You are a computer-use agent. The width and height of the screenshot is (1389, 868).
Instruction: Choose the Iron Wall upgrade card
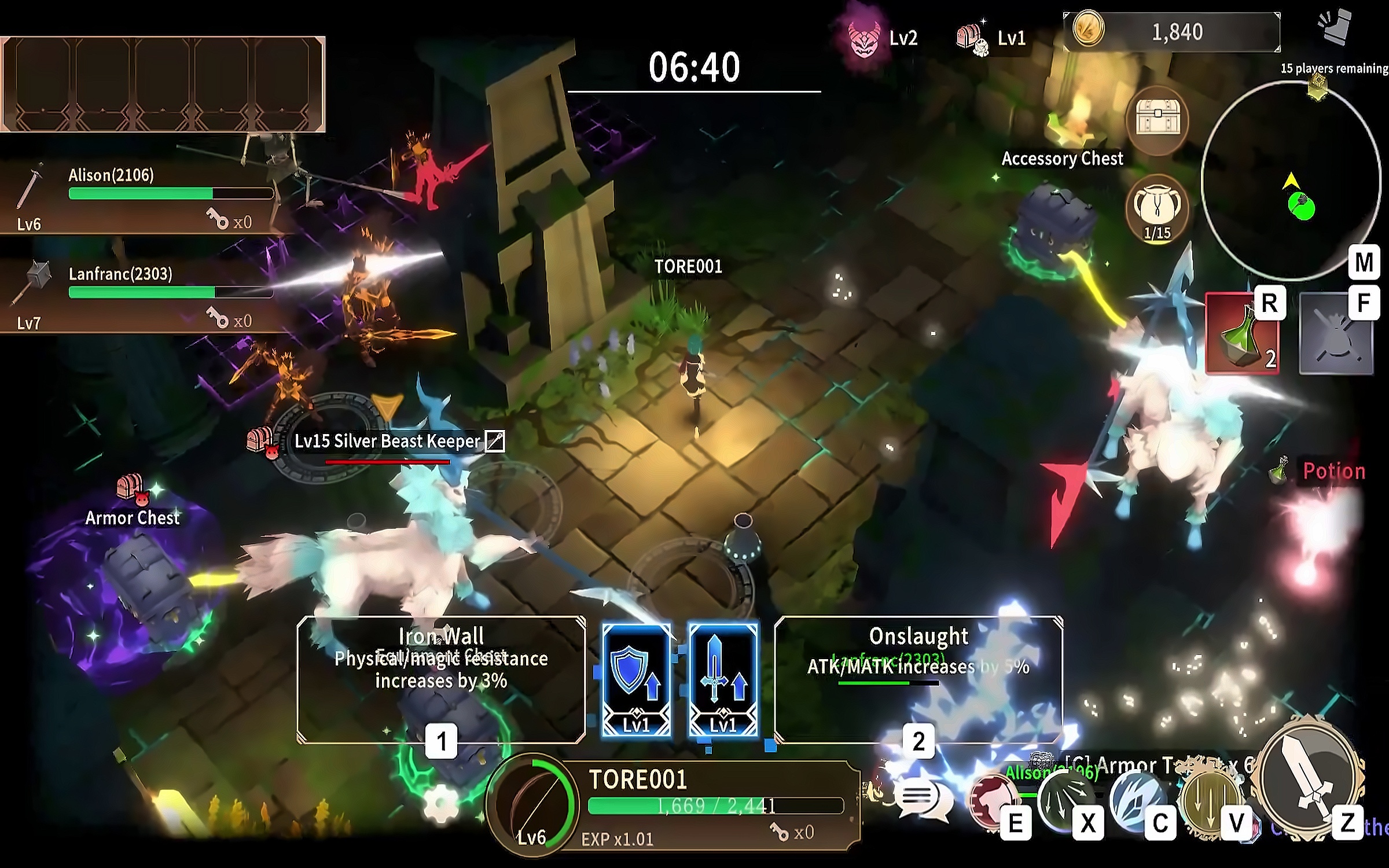pos(441,678)
